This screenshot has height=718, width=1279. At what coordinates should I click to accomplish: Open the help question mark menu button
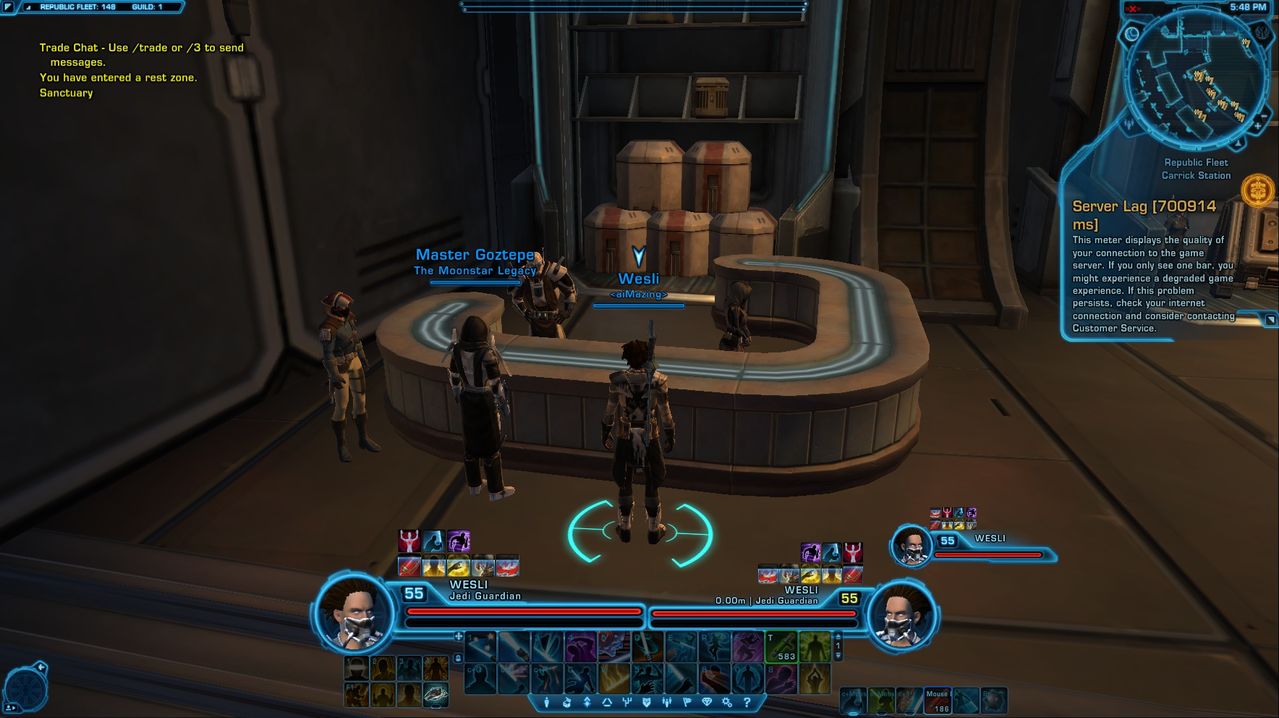point(746,703)
